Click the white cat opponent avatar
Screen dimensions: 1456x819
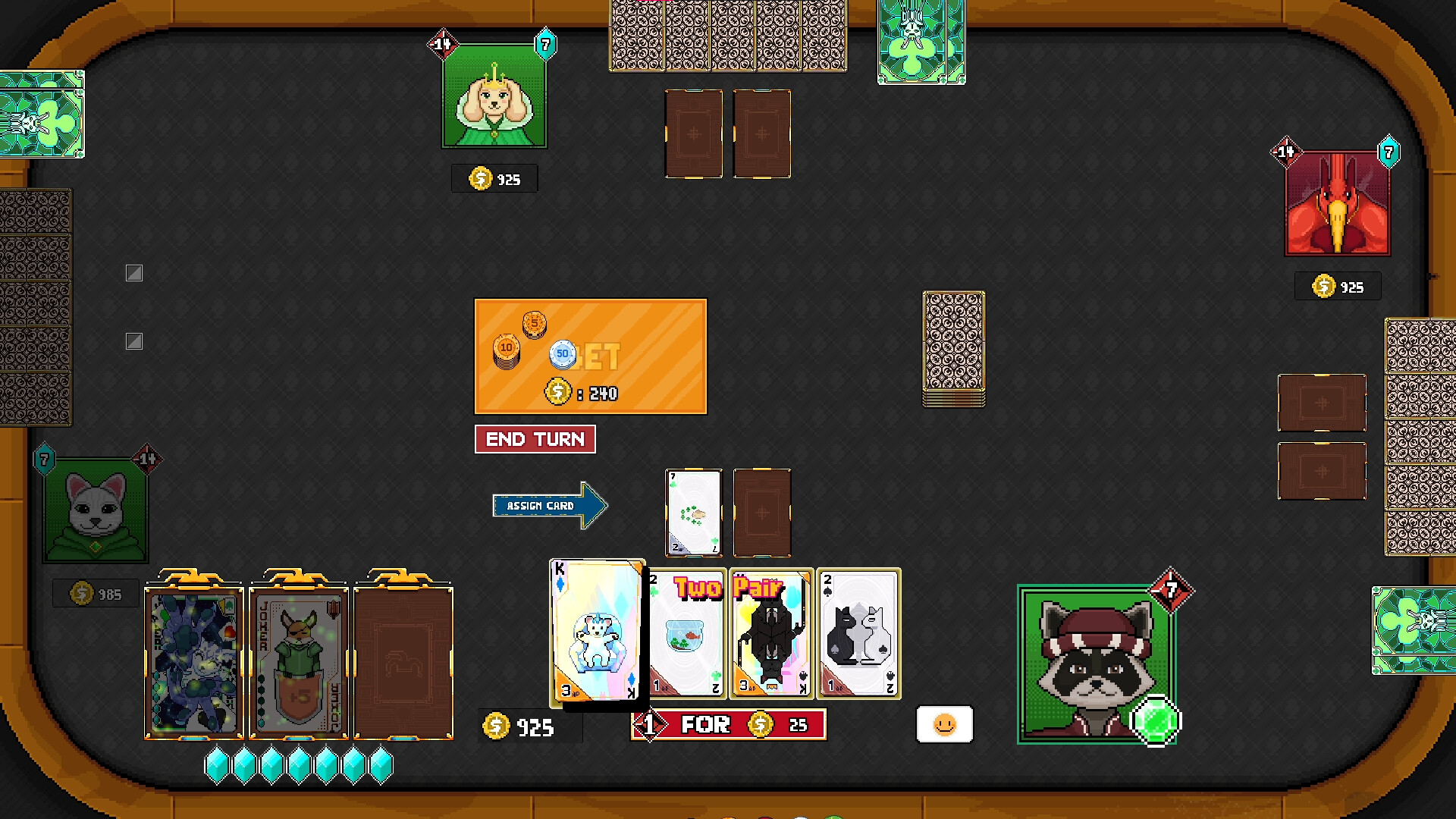(x=94, y=509)
